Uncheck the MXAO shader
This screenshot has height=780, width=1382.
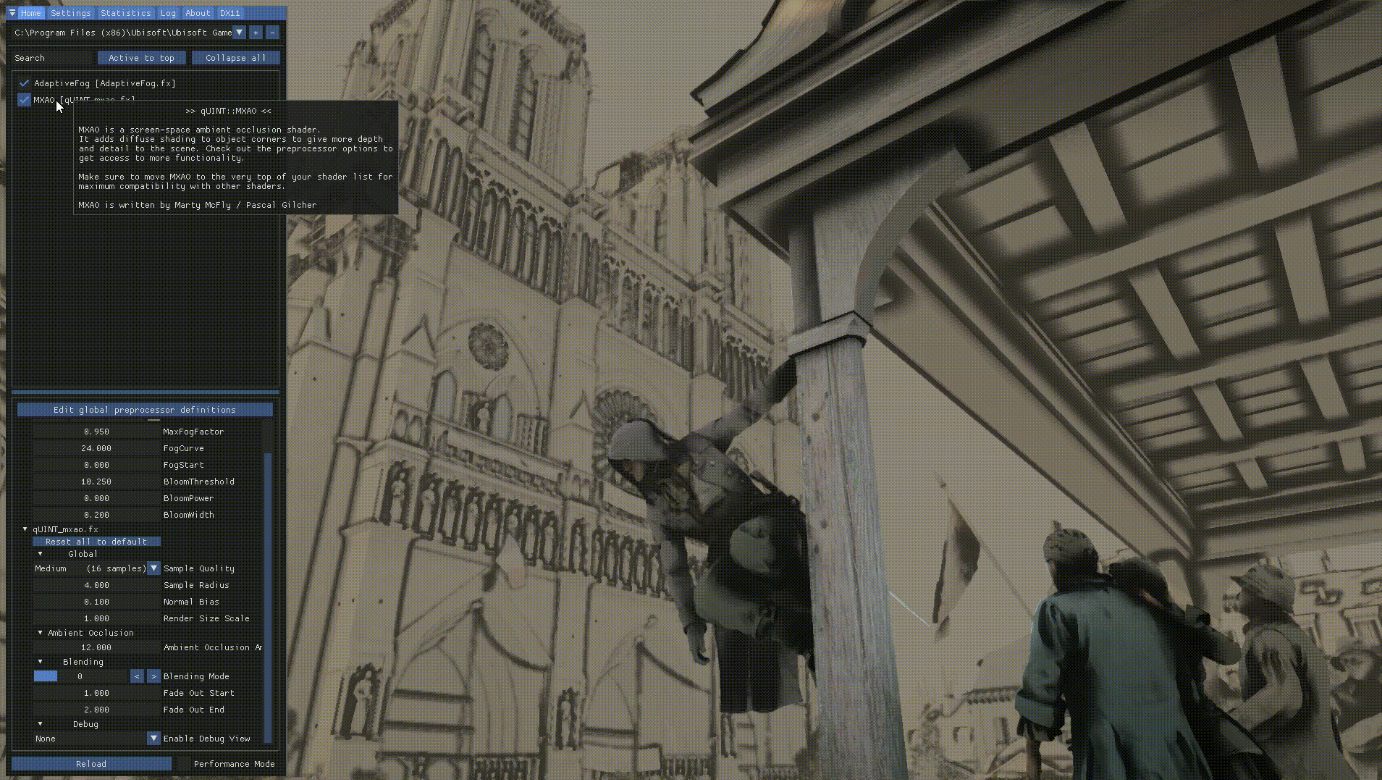click(23, 99)
